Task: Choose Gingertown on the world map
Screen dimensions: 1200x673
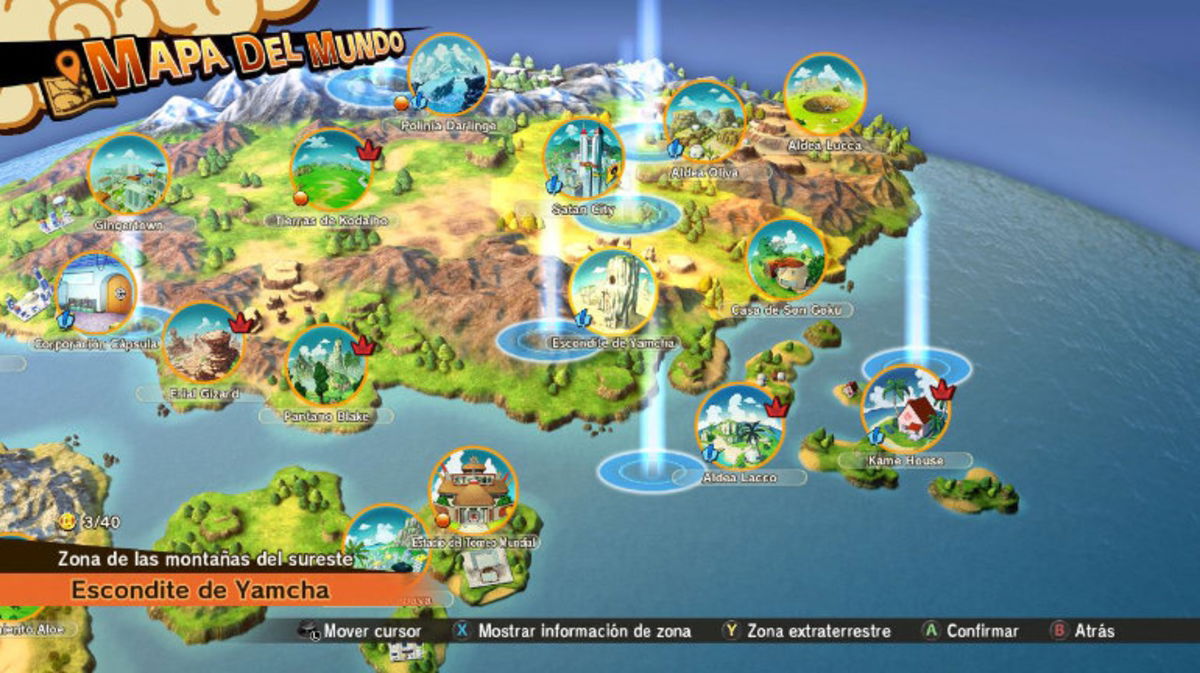Action: 129,173
